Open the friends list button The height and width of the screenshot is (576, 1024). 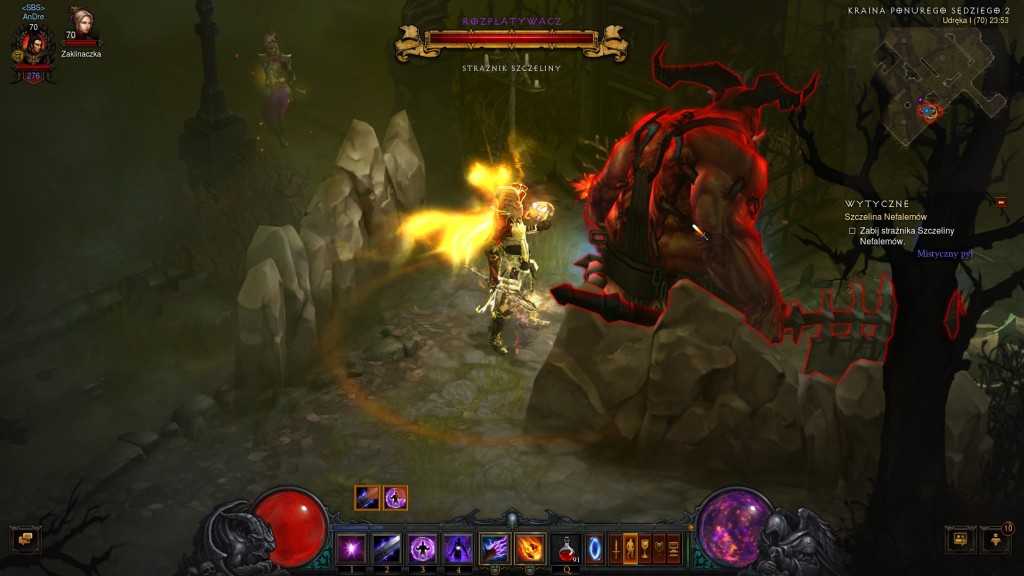[x=960, y=540]
